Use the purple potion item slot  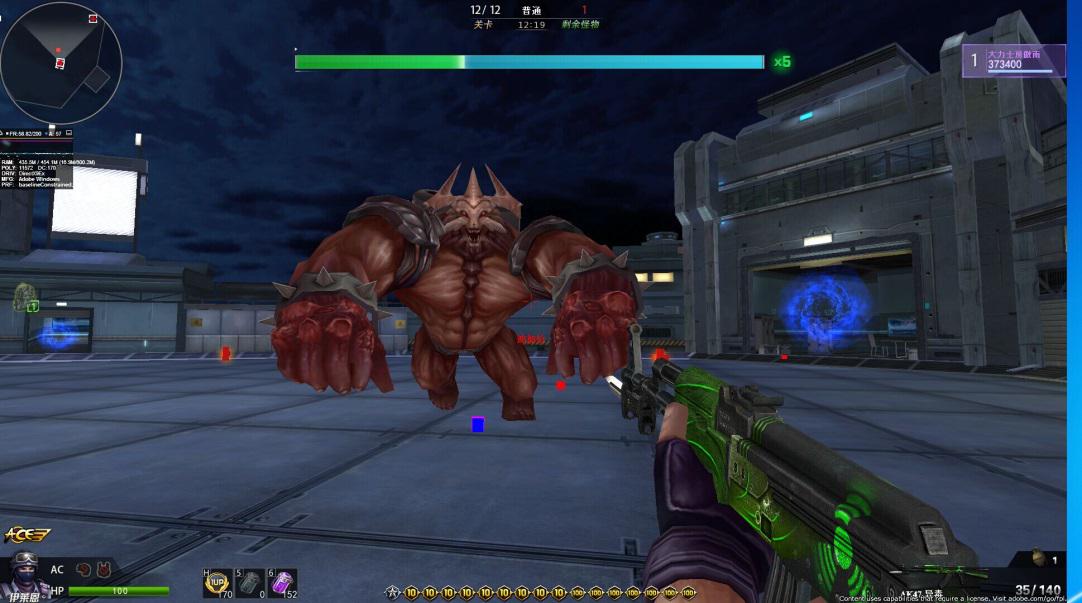pos(283,583)
